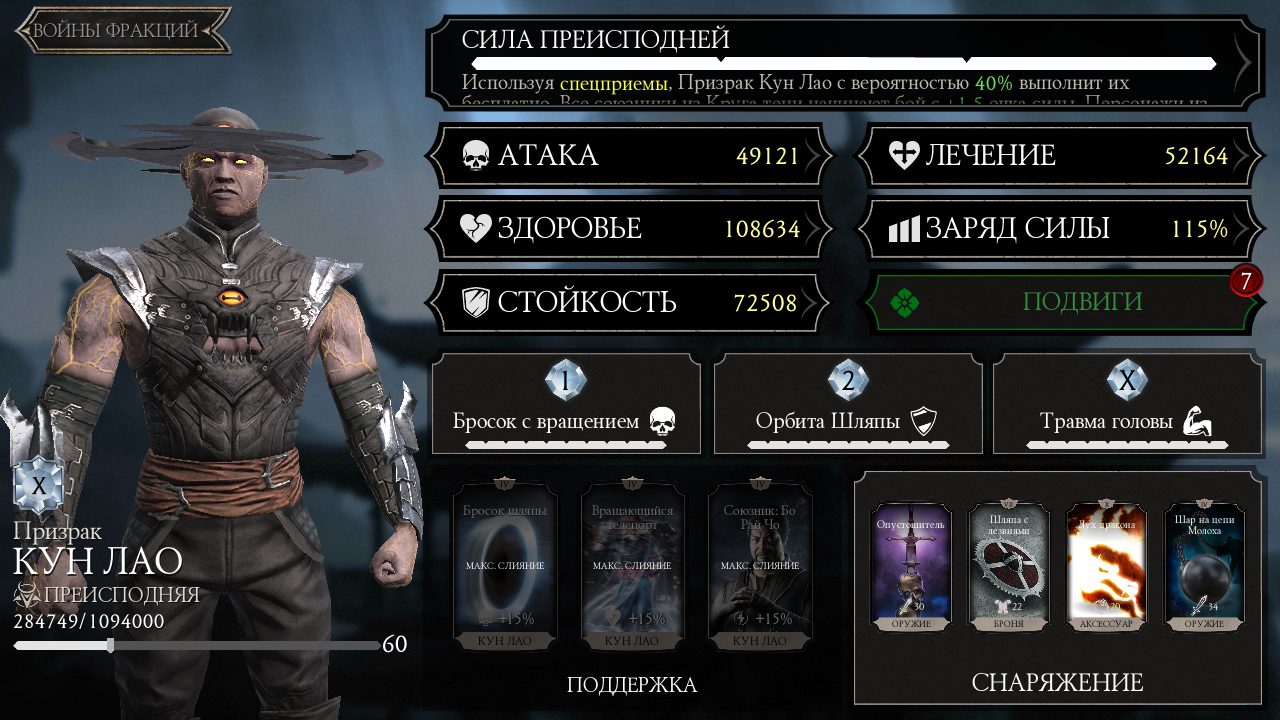Open the Заряд Силы stat panel

(x=1058, y=229)
